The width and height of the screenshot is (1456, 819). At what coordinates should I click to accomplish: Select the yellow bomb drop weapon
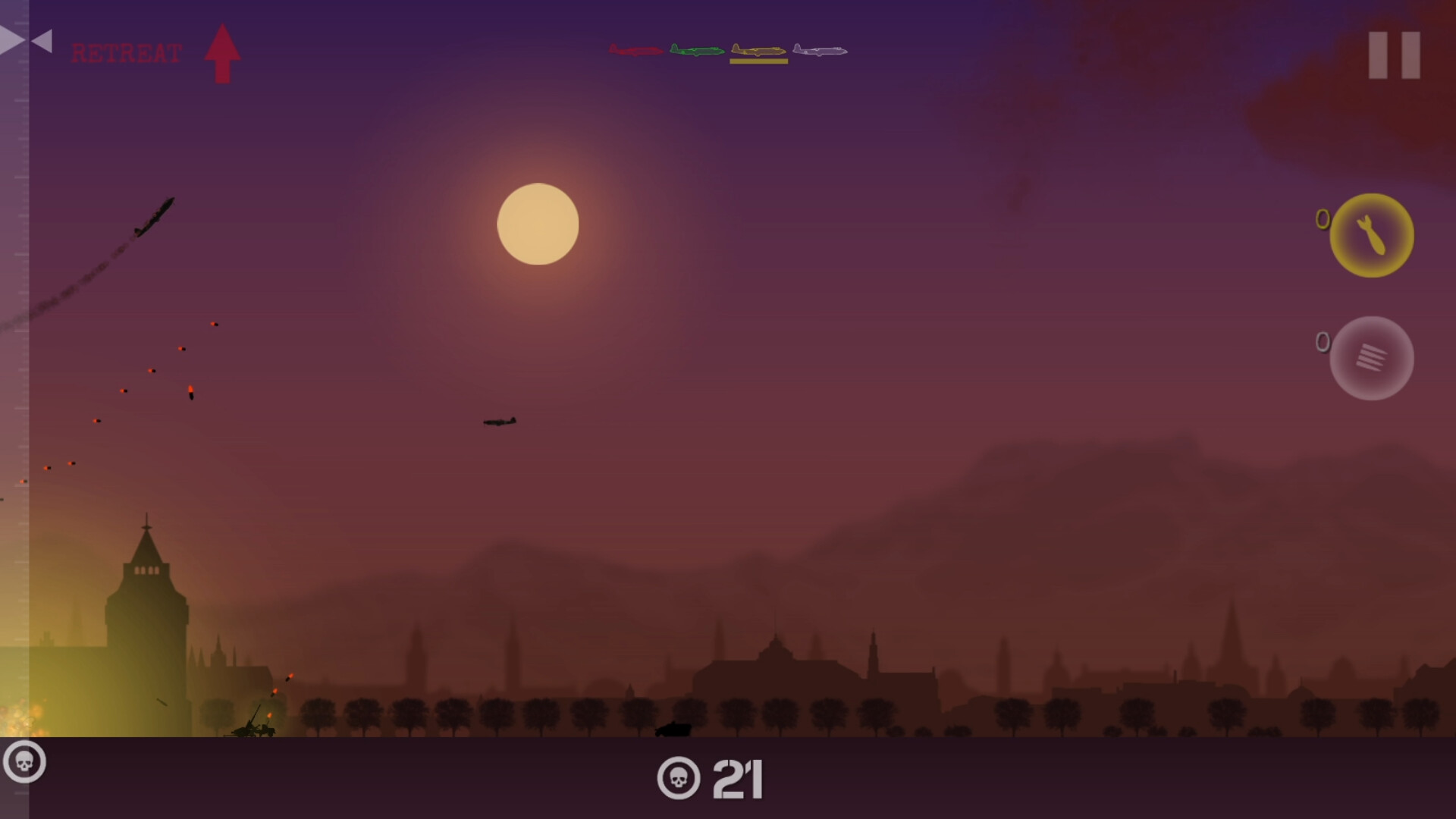click(1373, 235)
